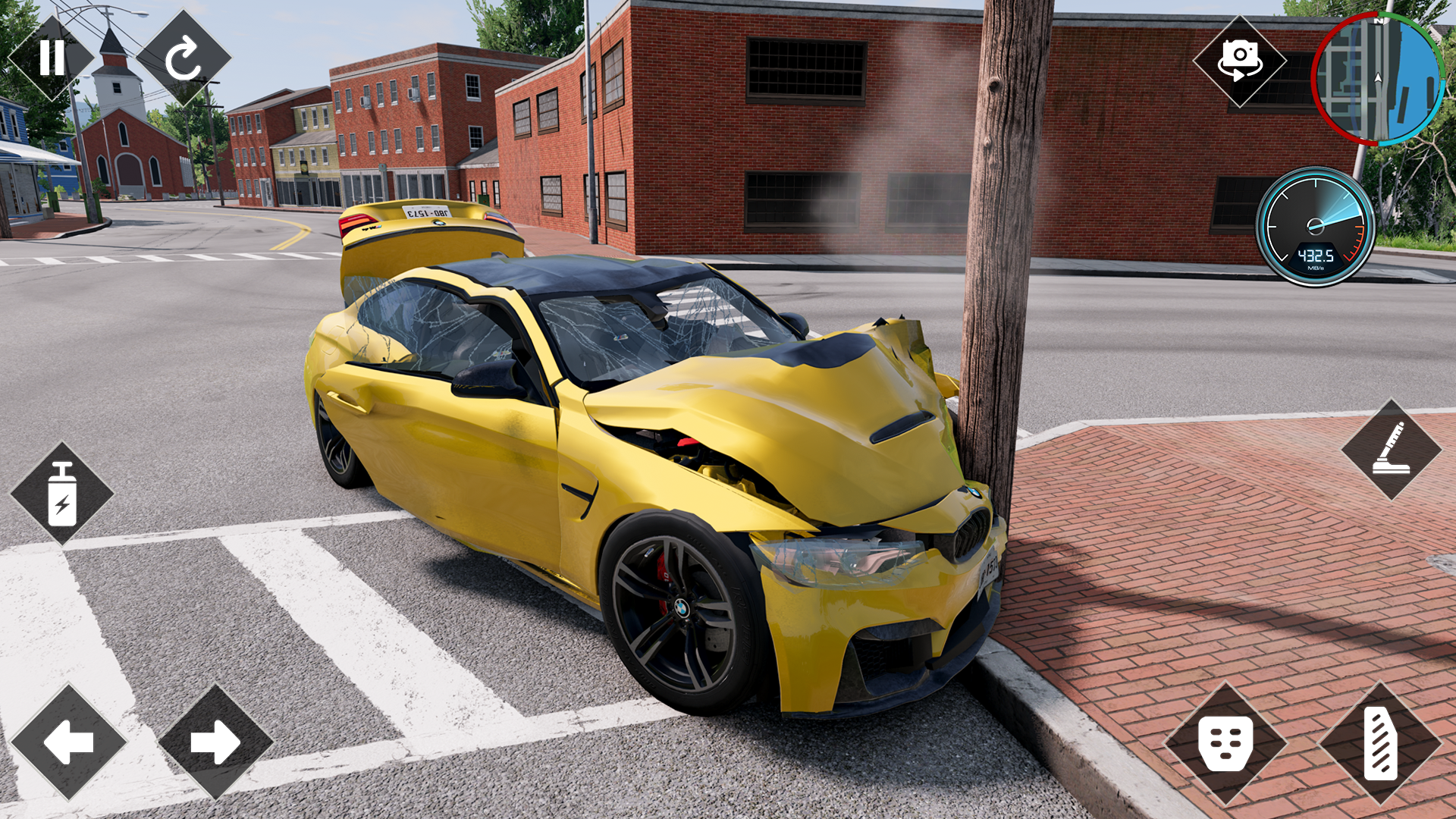Viewport: 1456px width, 819px height.
Task: Switch the camera view
Action: coord(1239,61)
